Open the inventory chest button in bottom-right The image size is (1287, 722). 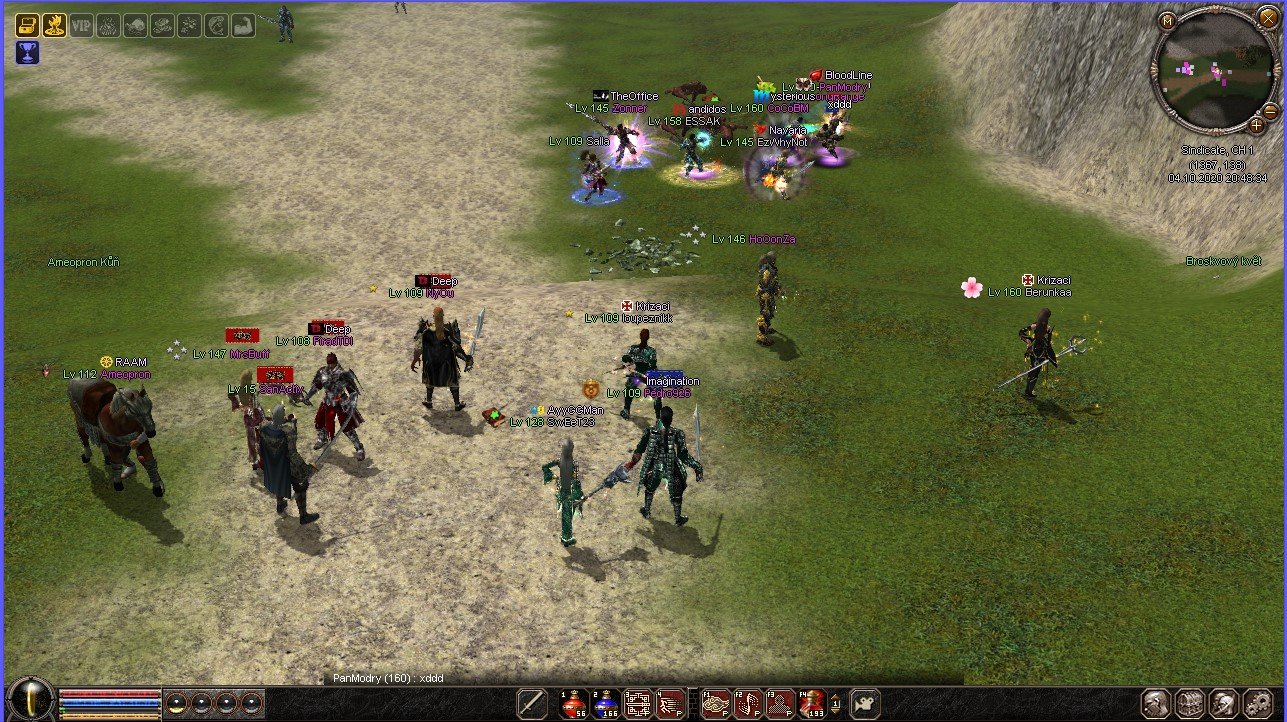click(1189, 703)
